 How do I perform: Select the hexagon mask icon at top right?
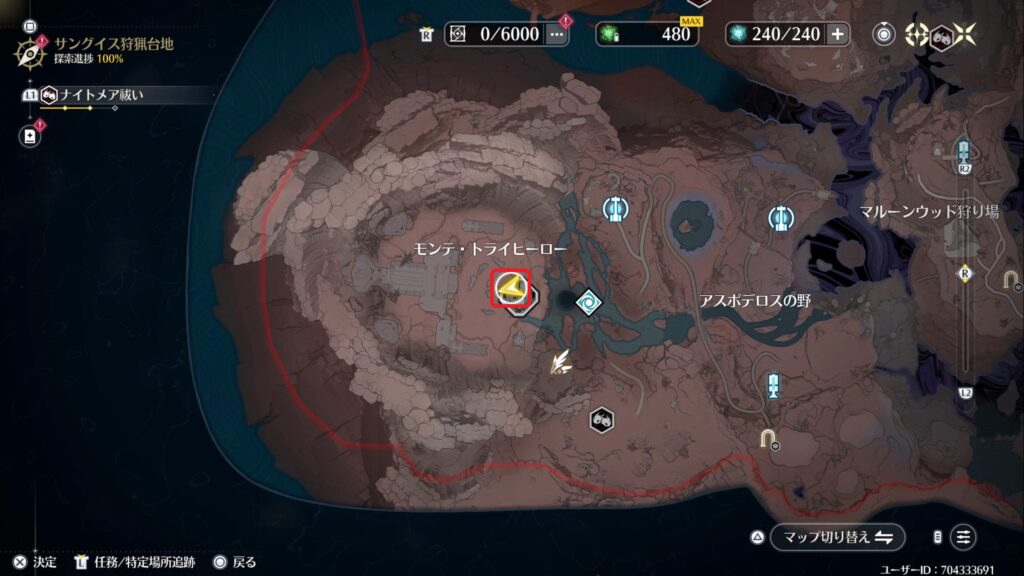939,34
